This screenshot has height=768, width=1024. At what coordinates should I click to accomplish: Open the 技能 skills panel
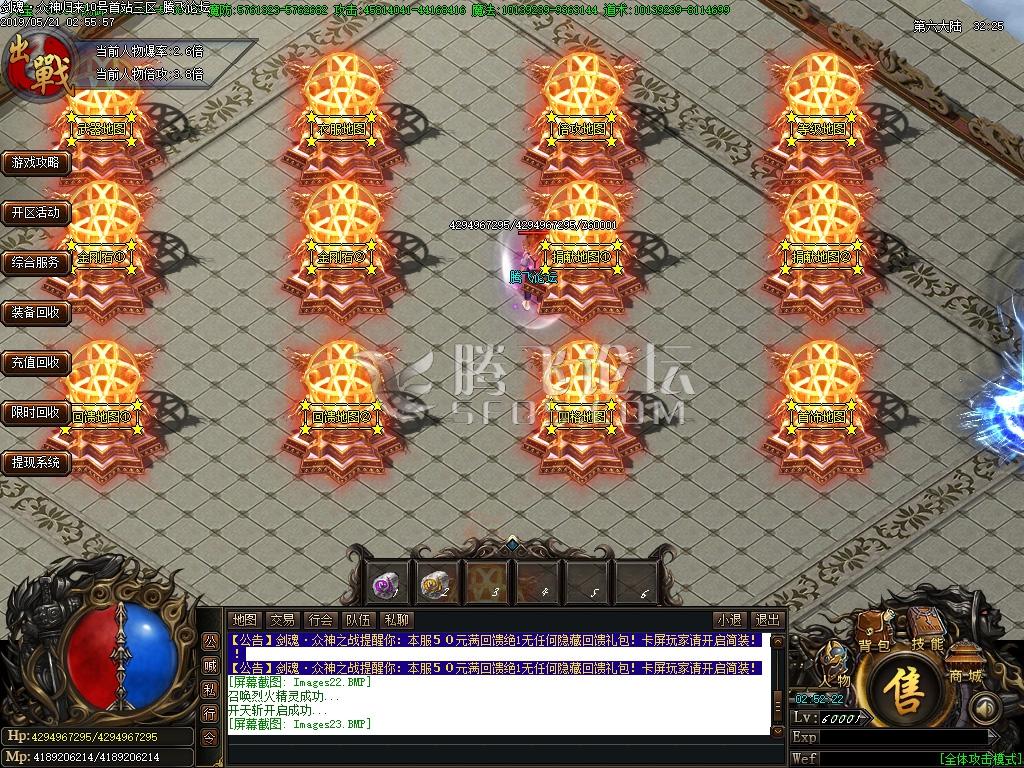(926, 643)
